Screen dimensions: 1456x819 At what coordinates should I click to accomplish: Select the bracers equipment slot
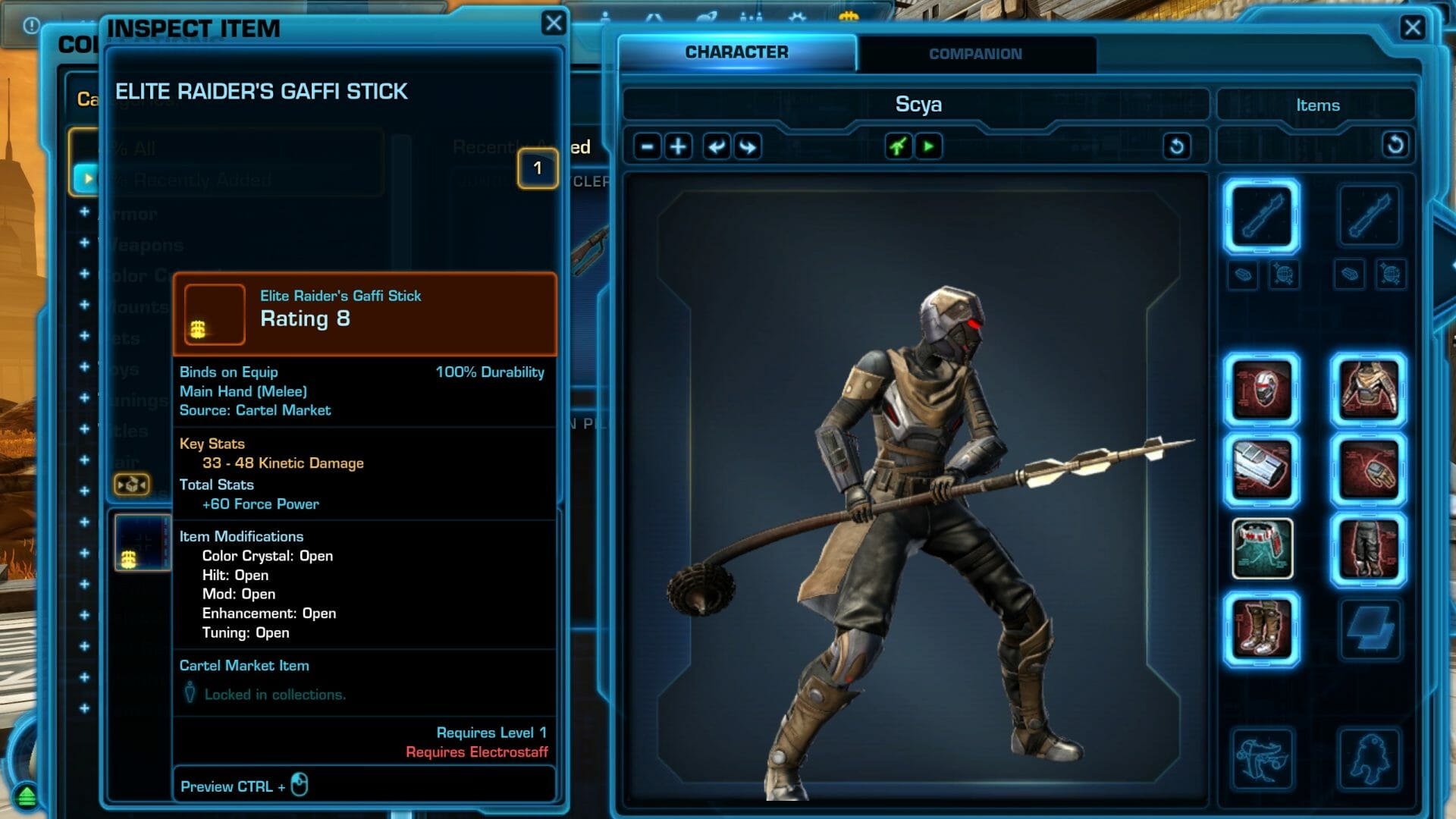pyautogui.click(x=1262, y=470)
